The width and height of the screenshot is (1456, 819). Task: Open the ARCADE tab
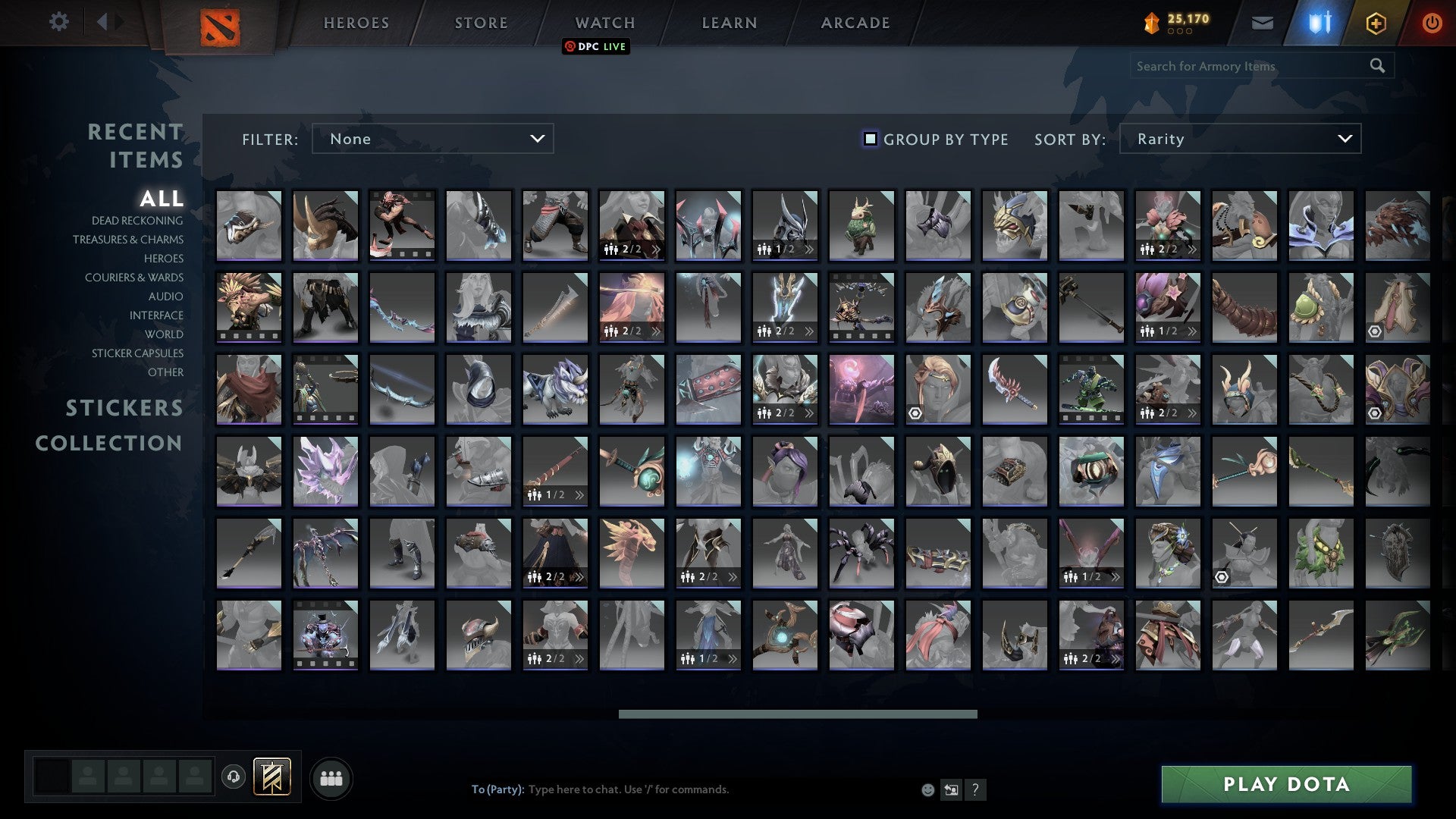coord(855,23)
